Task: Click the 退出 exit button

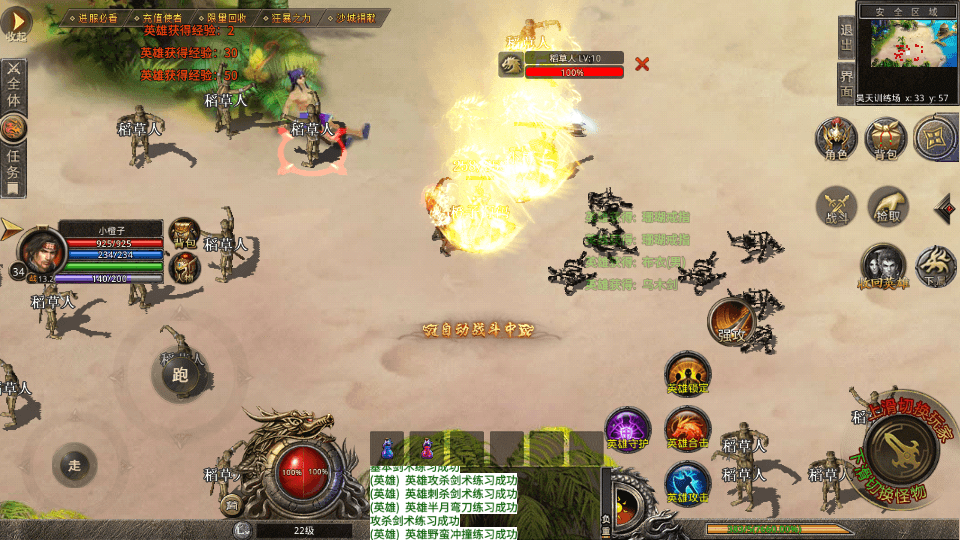Action: [x=847, y=36]
